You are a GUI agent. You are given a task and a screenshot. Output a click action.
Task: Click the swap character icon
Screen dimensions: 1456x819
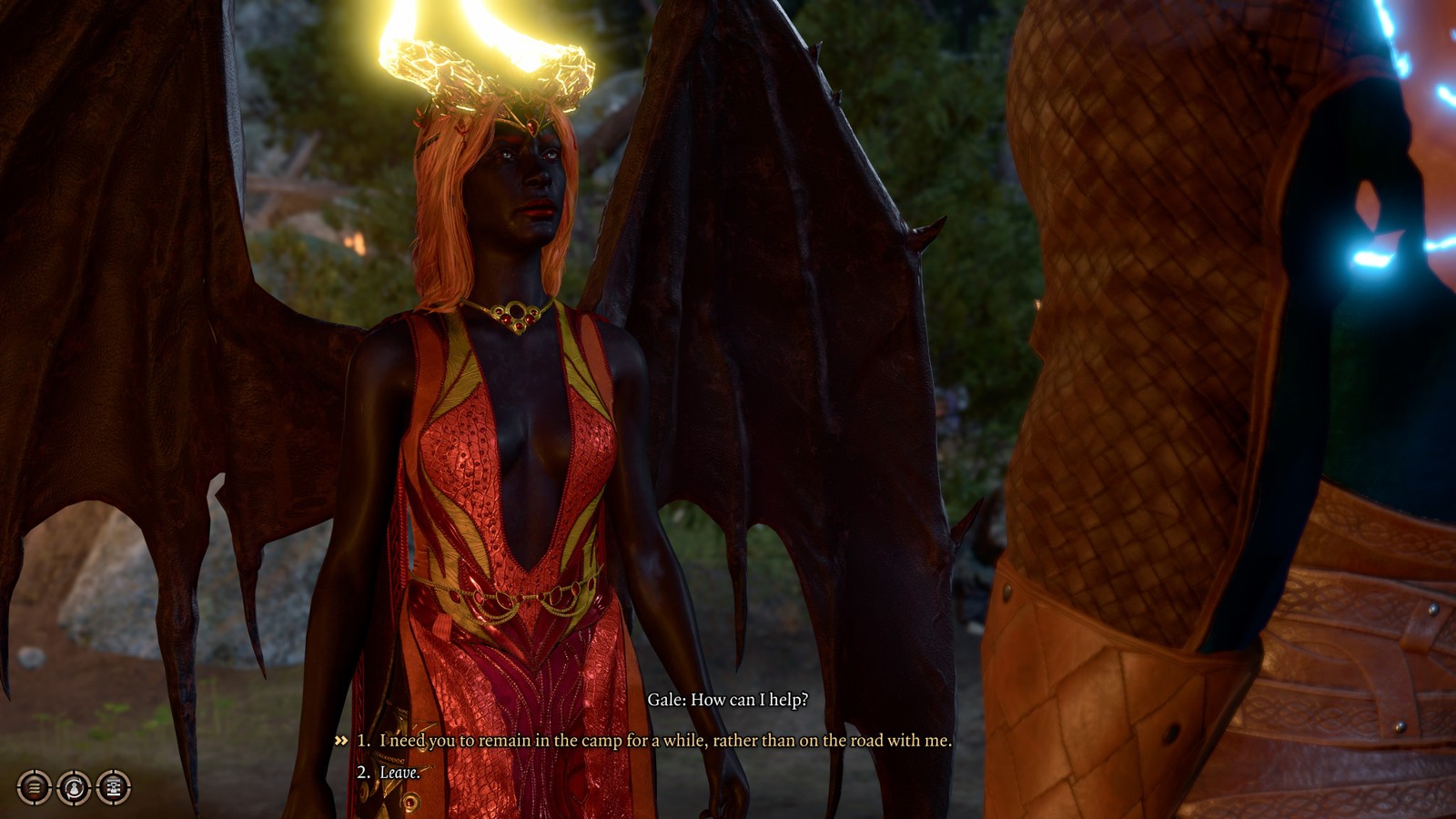pyautogui.click(x=74, y=787)
